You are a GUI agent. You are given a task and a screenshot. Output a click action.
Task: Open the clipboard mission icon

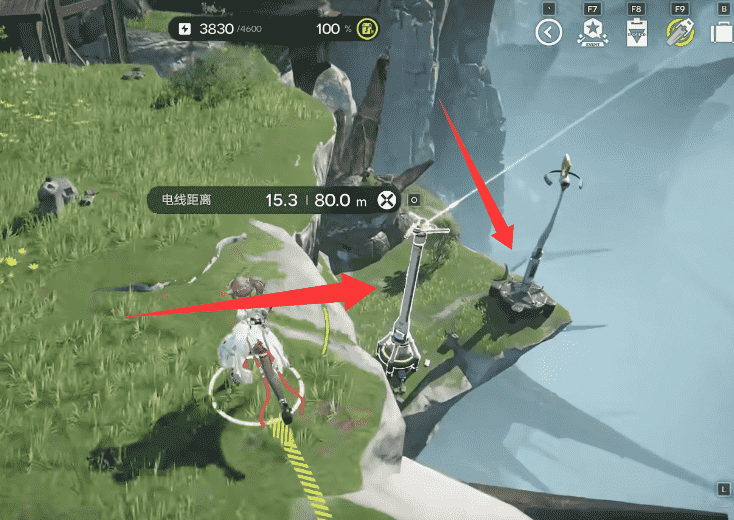click(636, 33)
